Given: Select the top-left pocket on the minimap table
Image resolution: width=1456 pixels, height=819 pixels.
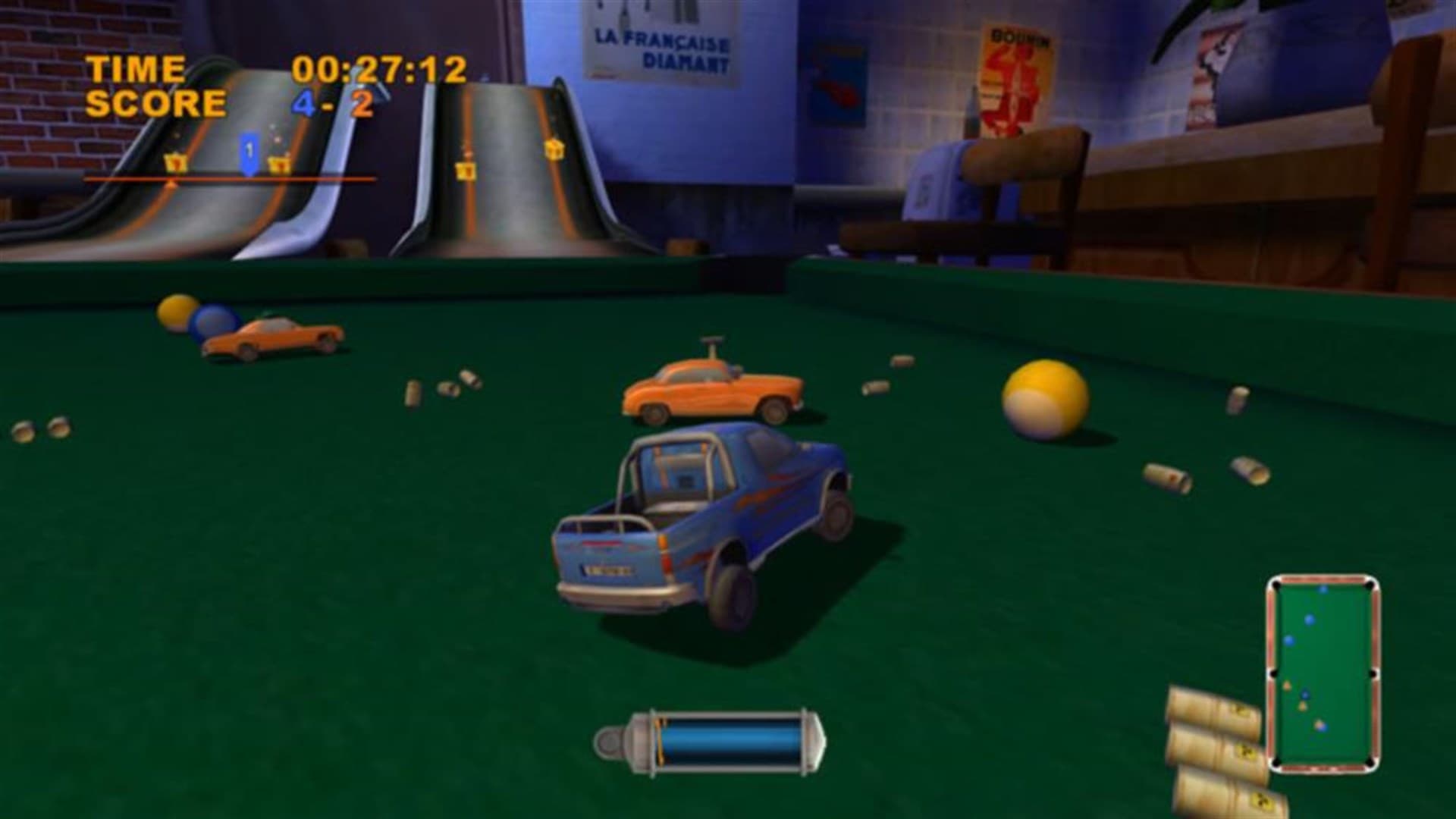Looking at the screenshot, I should pos(1276,584).
